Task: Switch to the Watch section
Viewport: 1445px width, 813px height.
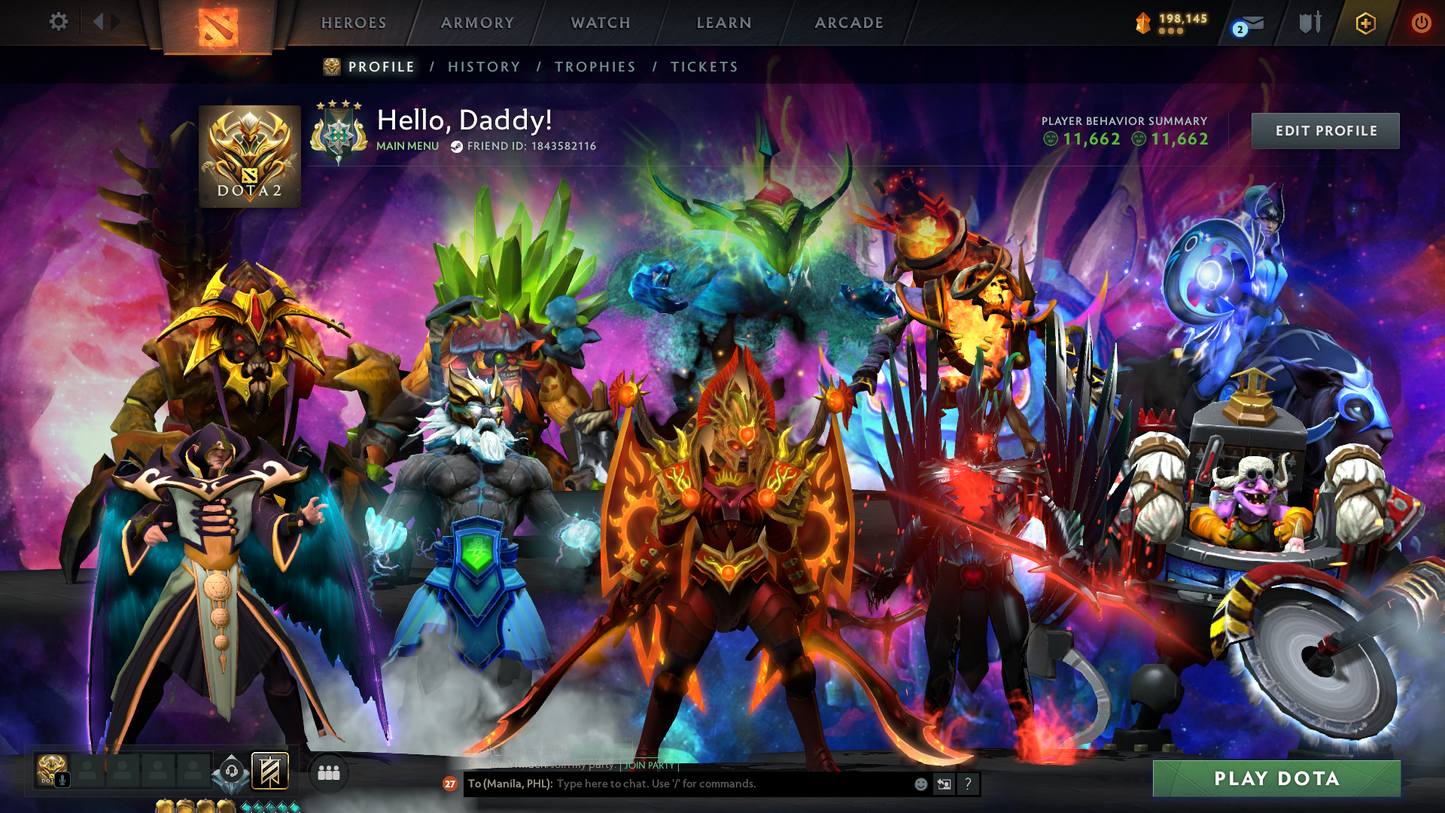Action: pyautogui.click(x=600, y=23)
